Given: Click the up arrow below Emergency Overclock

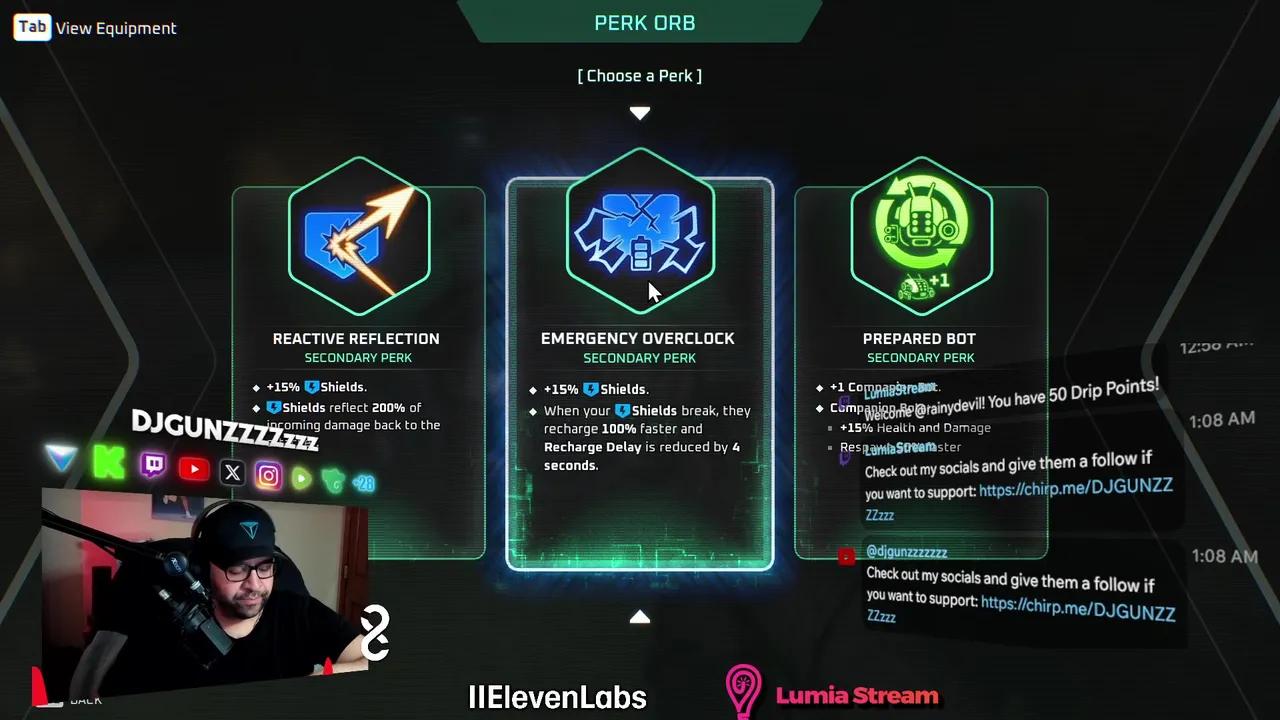Looking at the screenshot, I should pyautogui.click(x=640, y=617).
